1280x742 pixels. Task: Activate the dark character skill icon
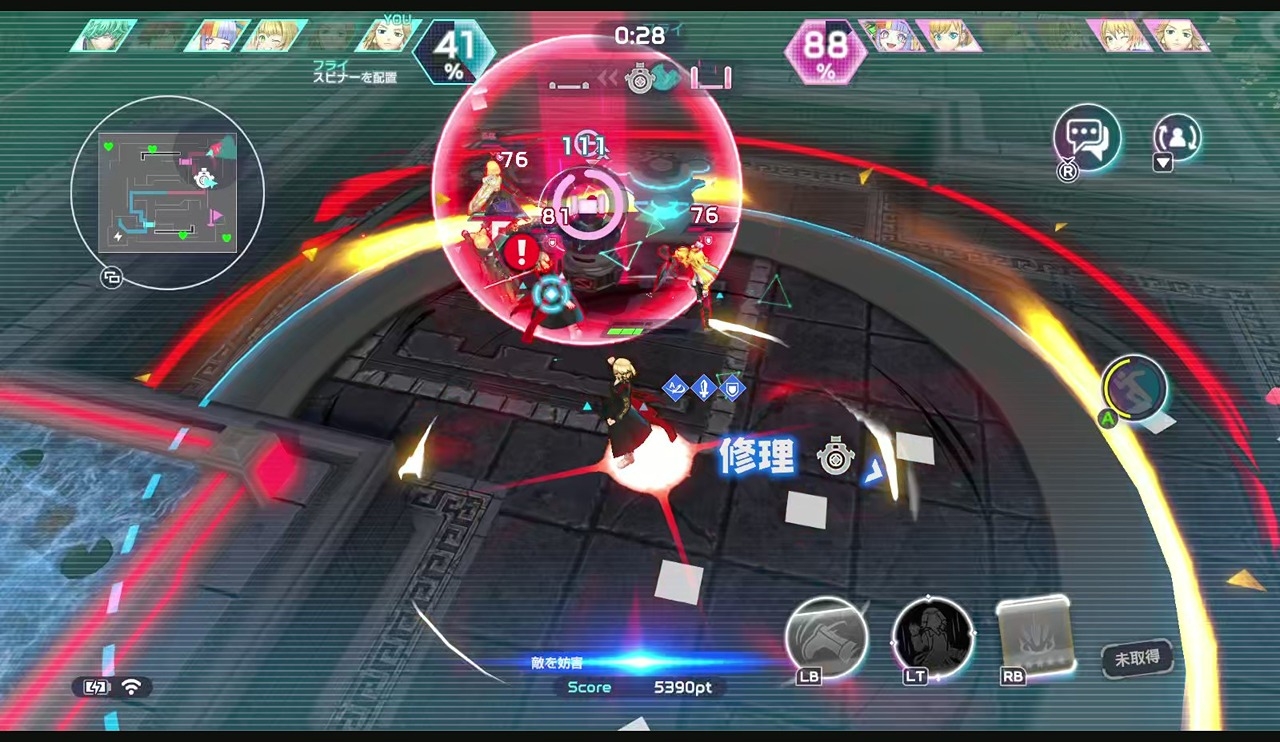click(x=932, y=638)
